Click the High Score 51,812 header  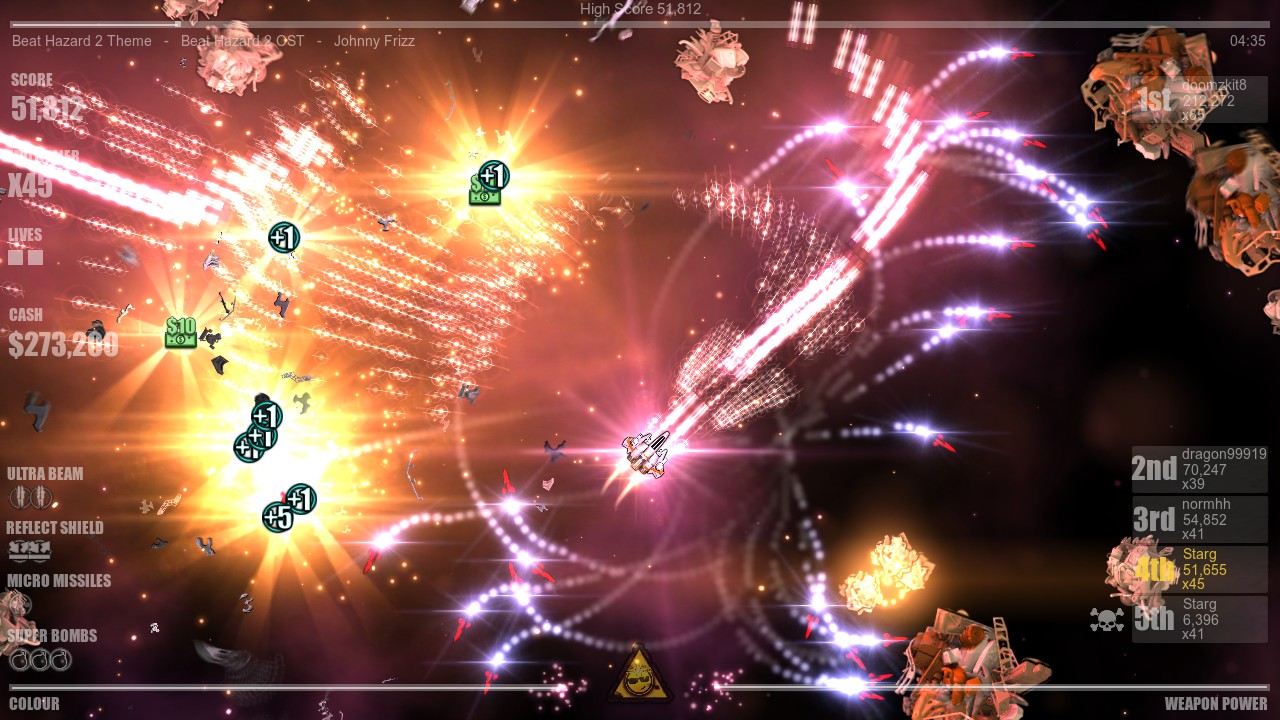[639, 9]
